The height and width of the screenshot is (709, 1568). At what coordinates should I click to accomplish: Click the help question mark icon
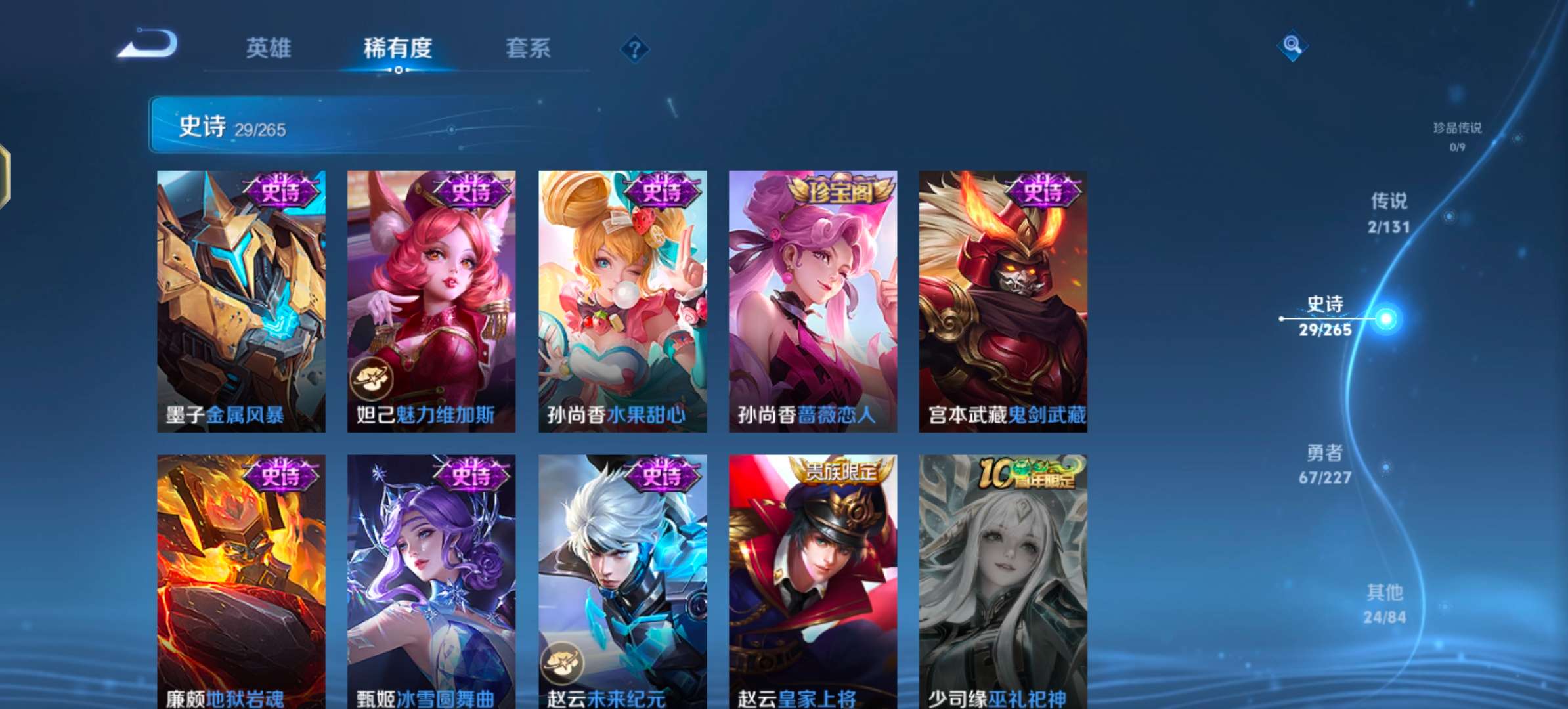point(632,49)
